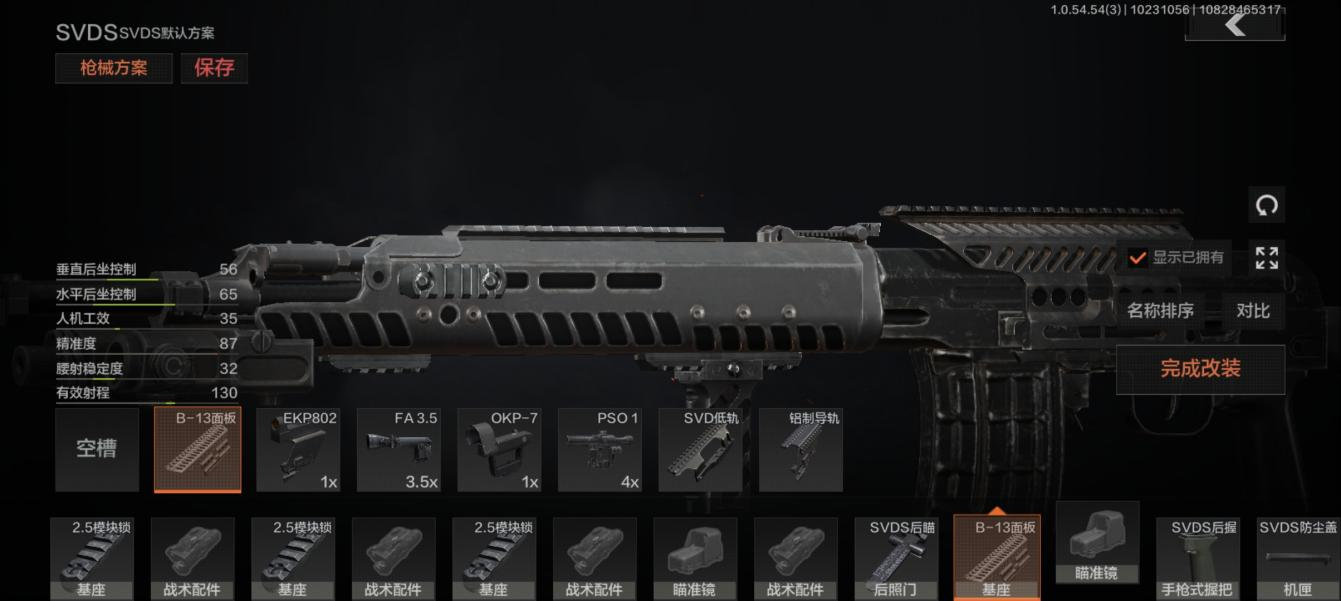Toggle the fullscreen expand icon
The height and width of the screenshot is (601, 1341).
point(1266,257)
